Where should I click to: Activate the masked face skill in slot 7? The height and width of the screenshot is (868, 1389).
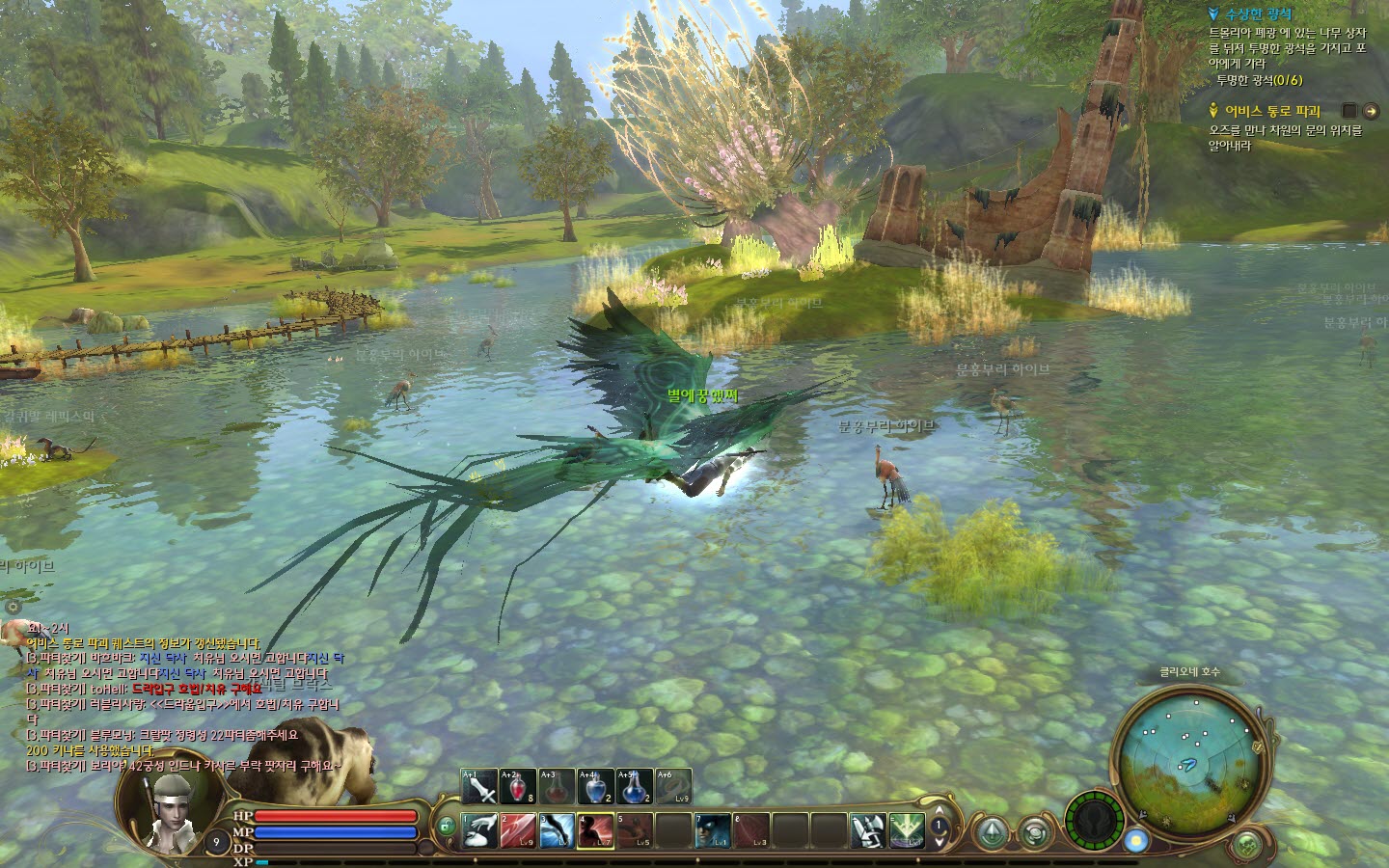(713, 830)
